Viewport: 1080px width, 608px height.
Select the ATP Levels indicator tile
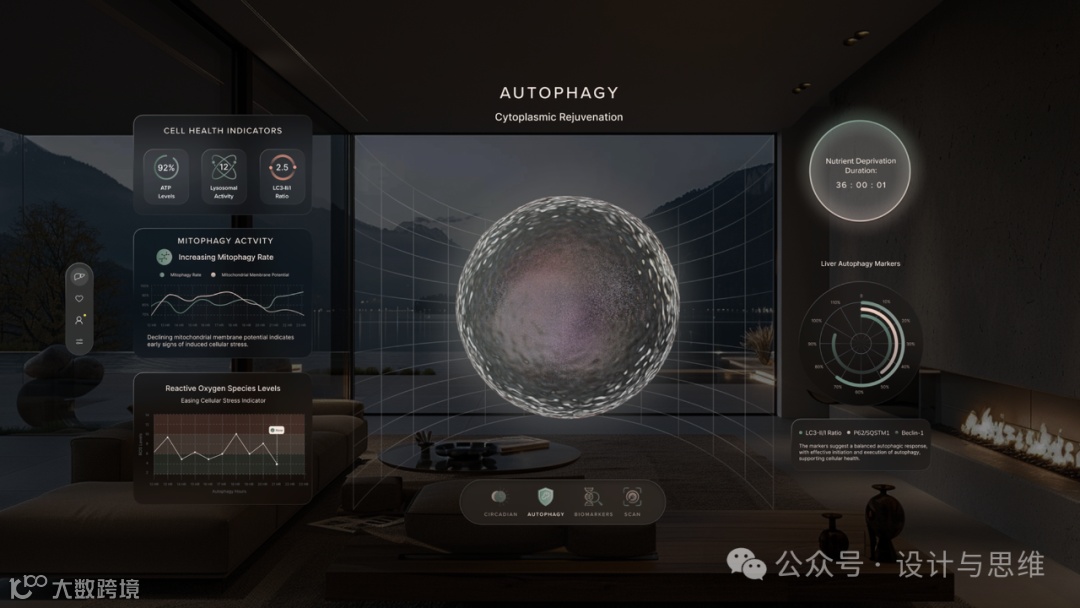point(166,174)
